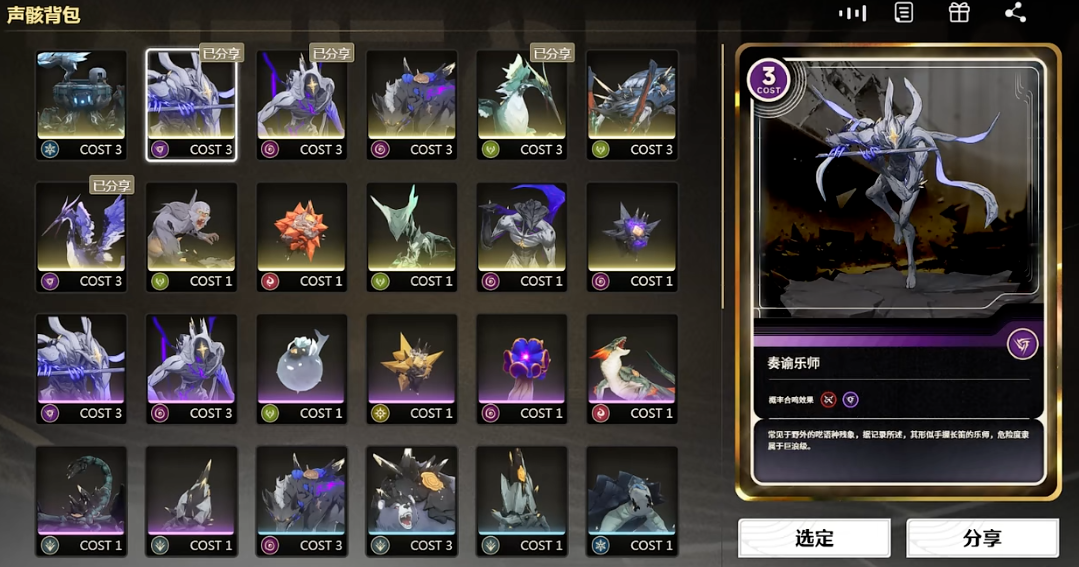The width and height of the screenshot is (1079, 567).
Task: Open the gift box icon
Action: (959, 13)
